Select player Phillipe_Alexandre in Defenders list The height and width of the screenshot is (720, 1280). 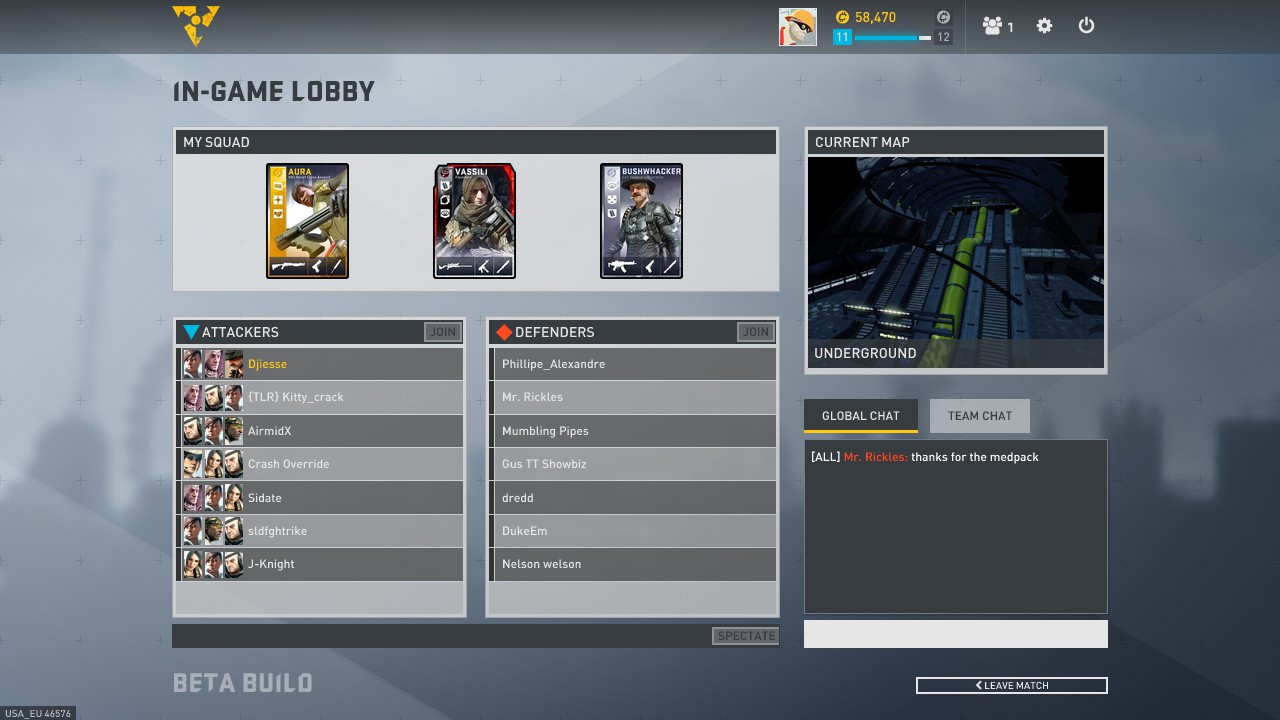click(632, 364)
